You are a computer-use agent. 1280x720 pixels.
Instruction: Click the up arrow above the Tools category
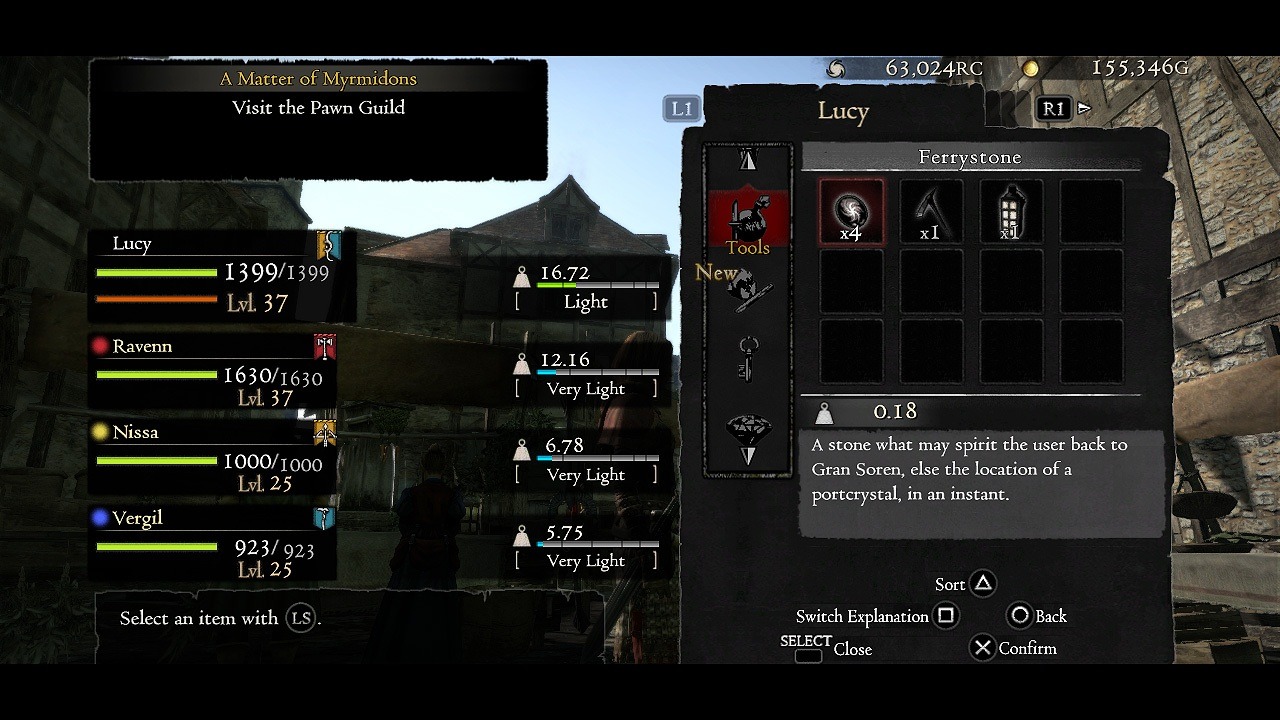(x=748, y=160)
